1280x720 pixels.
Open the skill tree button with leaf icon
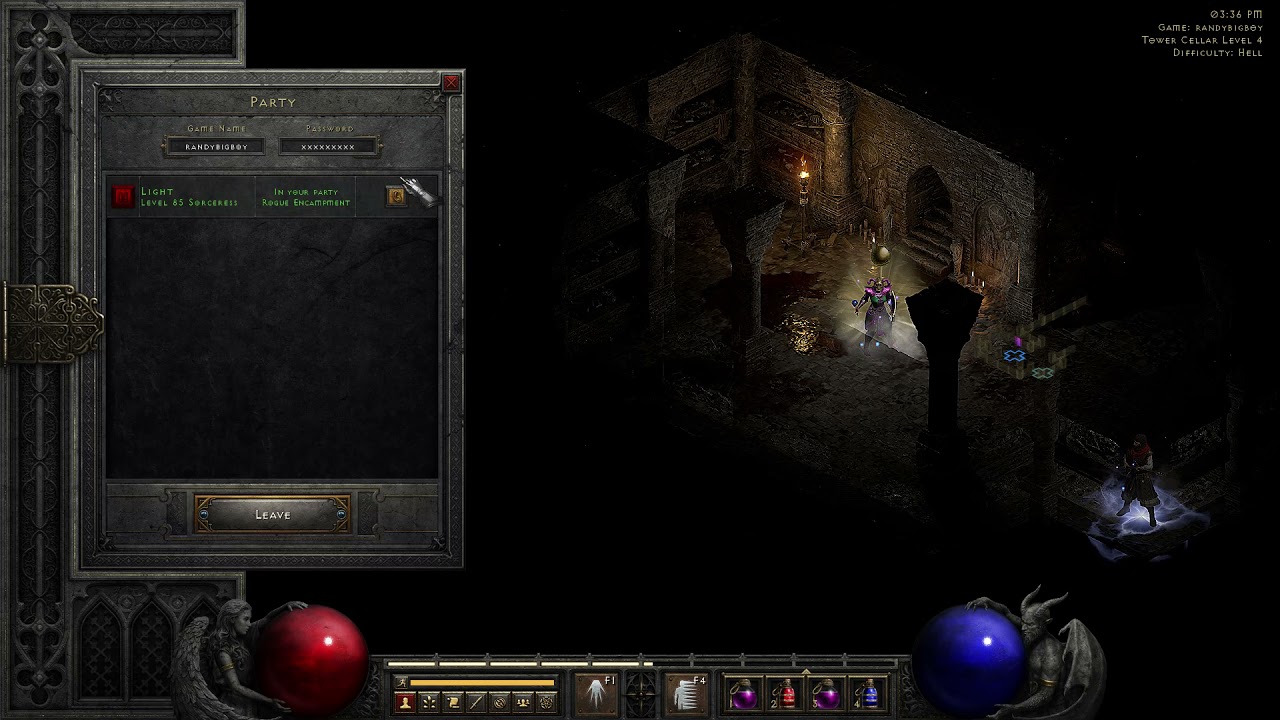click(429, 703)
